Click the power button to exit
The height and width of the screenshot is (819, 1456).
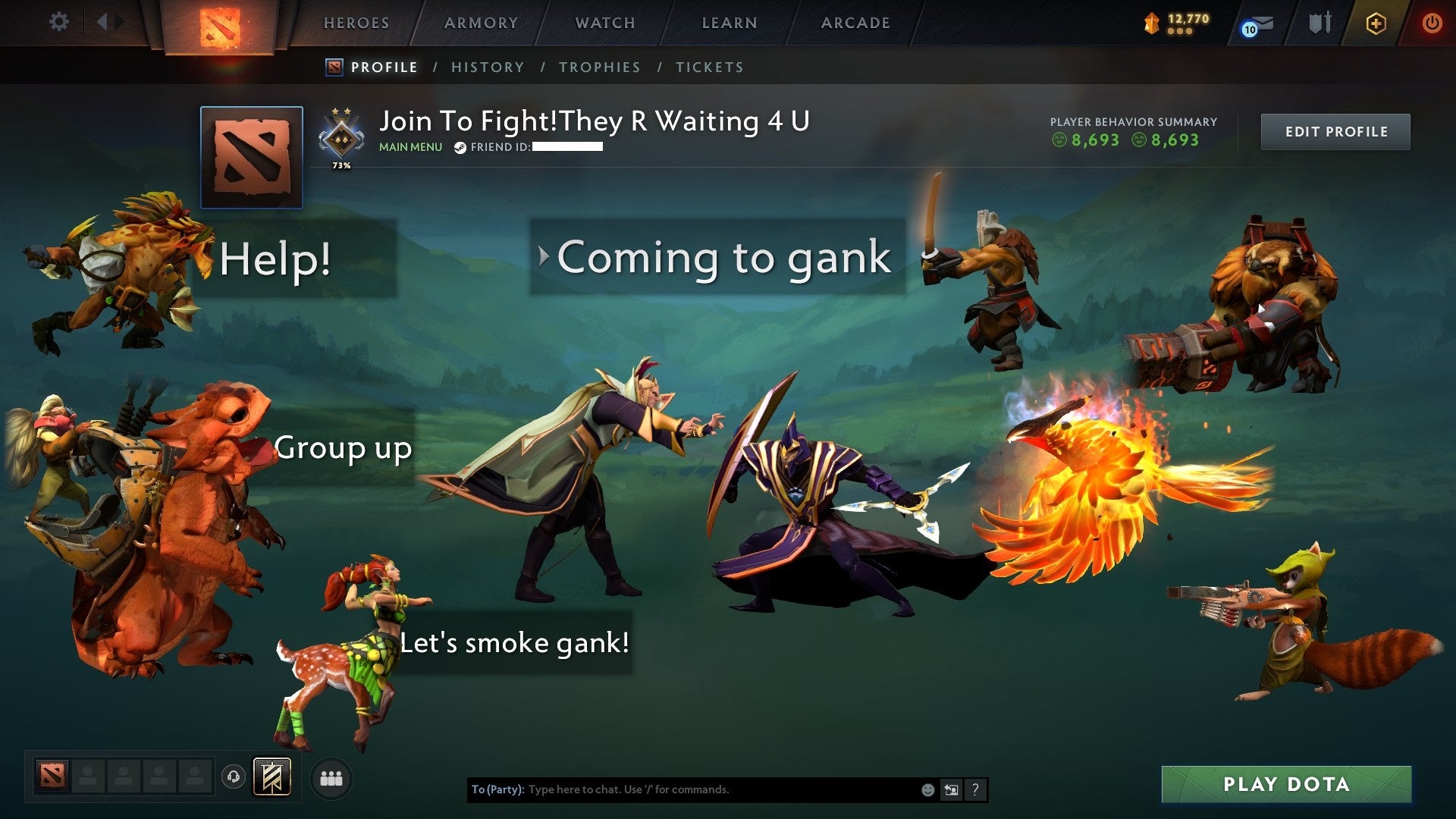click(x=1432, y=23)
